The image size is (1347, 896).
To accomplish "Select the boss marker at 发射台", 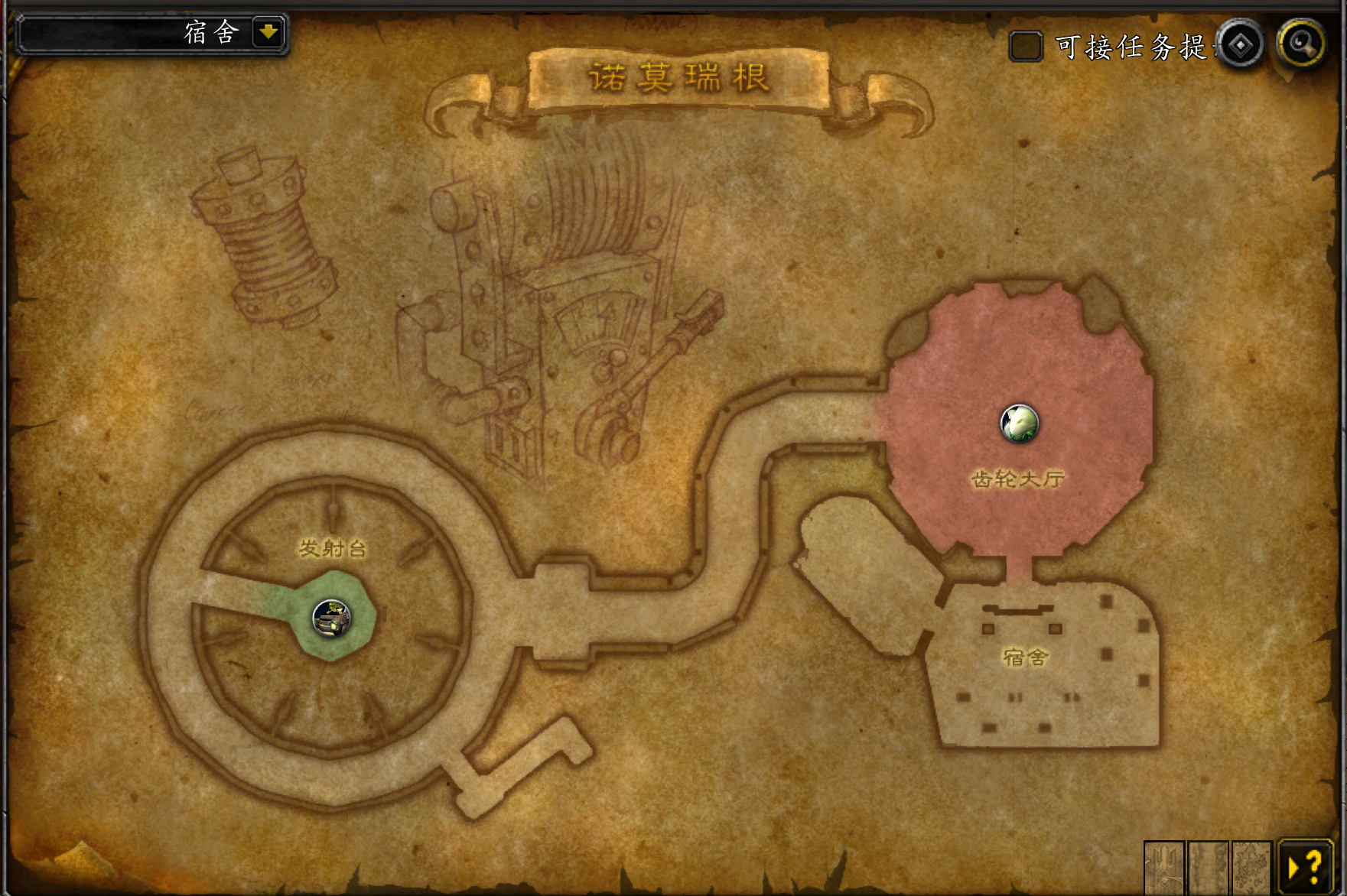I will [332, 618].
